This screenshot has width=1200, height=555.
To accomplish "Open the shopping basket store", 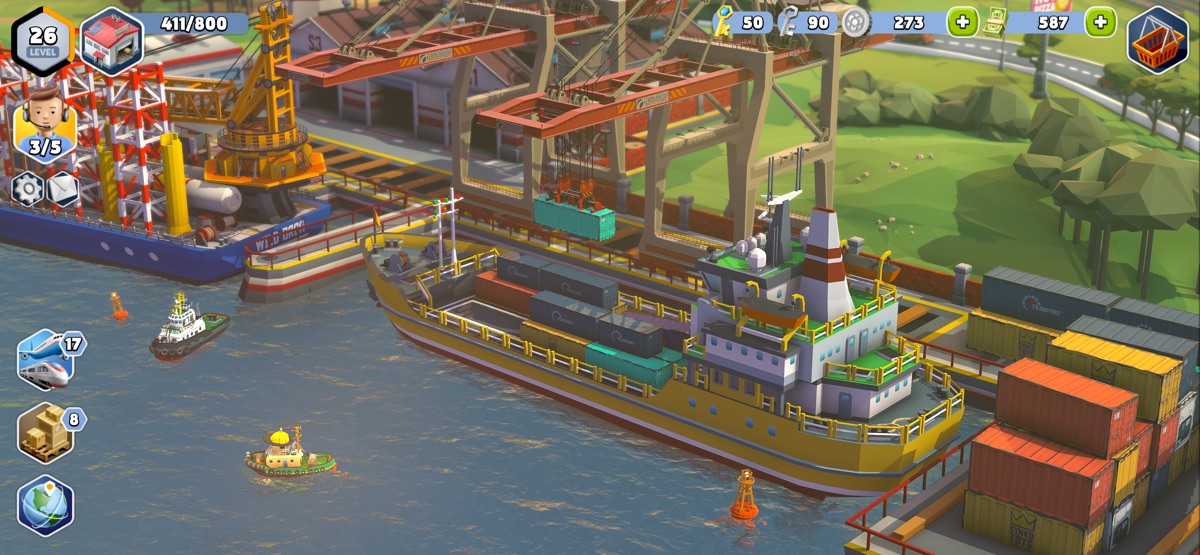I will 1158,41.
